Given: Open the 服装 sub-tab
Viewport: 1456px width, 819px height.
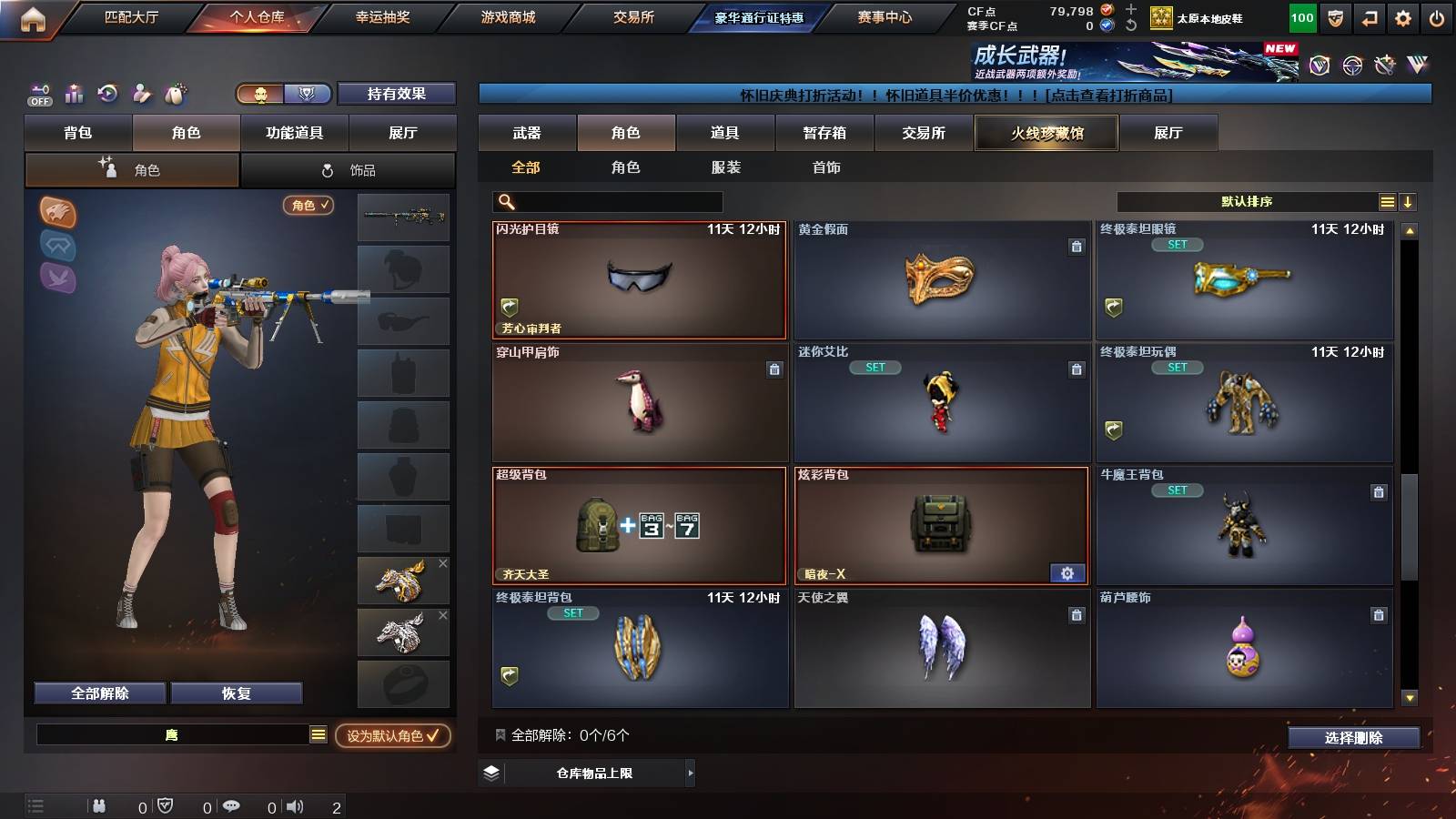Looking at the screenshot, I should click(x=726, y=167).
